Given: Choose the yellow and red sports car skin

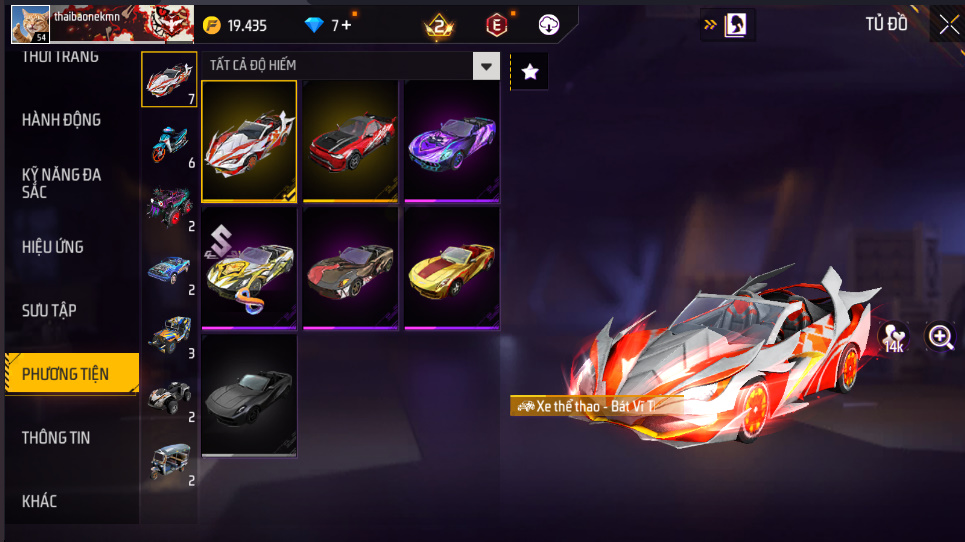Looking at the screenshot, I should coord(452,268).
